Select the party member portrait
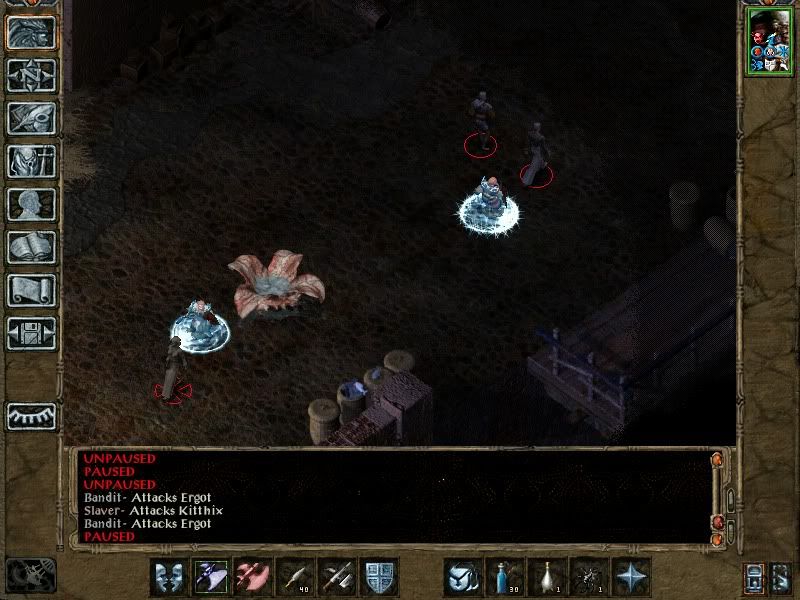Screen dimensions: 800x600 coord(769,42)
